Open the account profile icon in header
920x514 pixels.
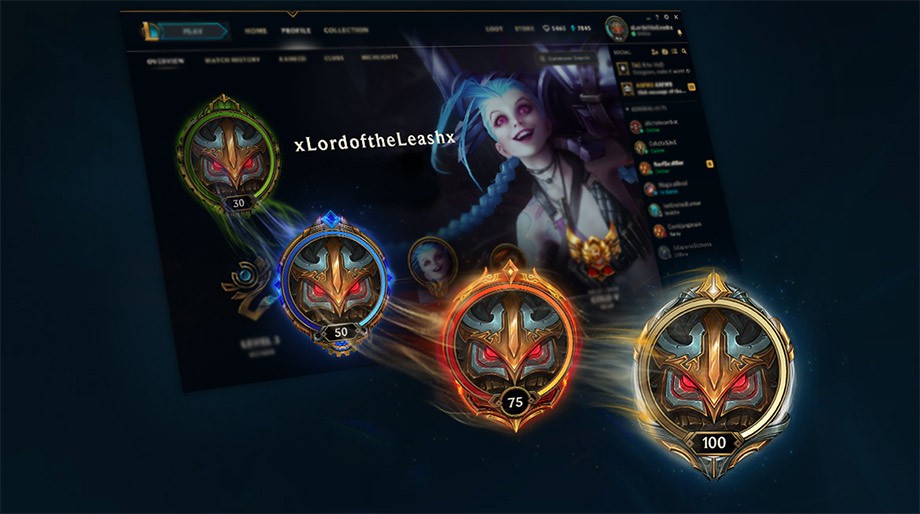pos(615,30)
